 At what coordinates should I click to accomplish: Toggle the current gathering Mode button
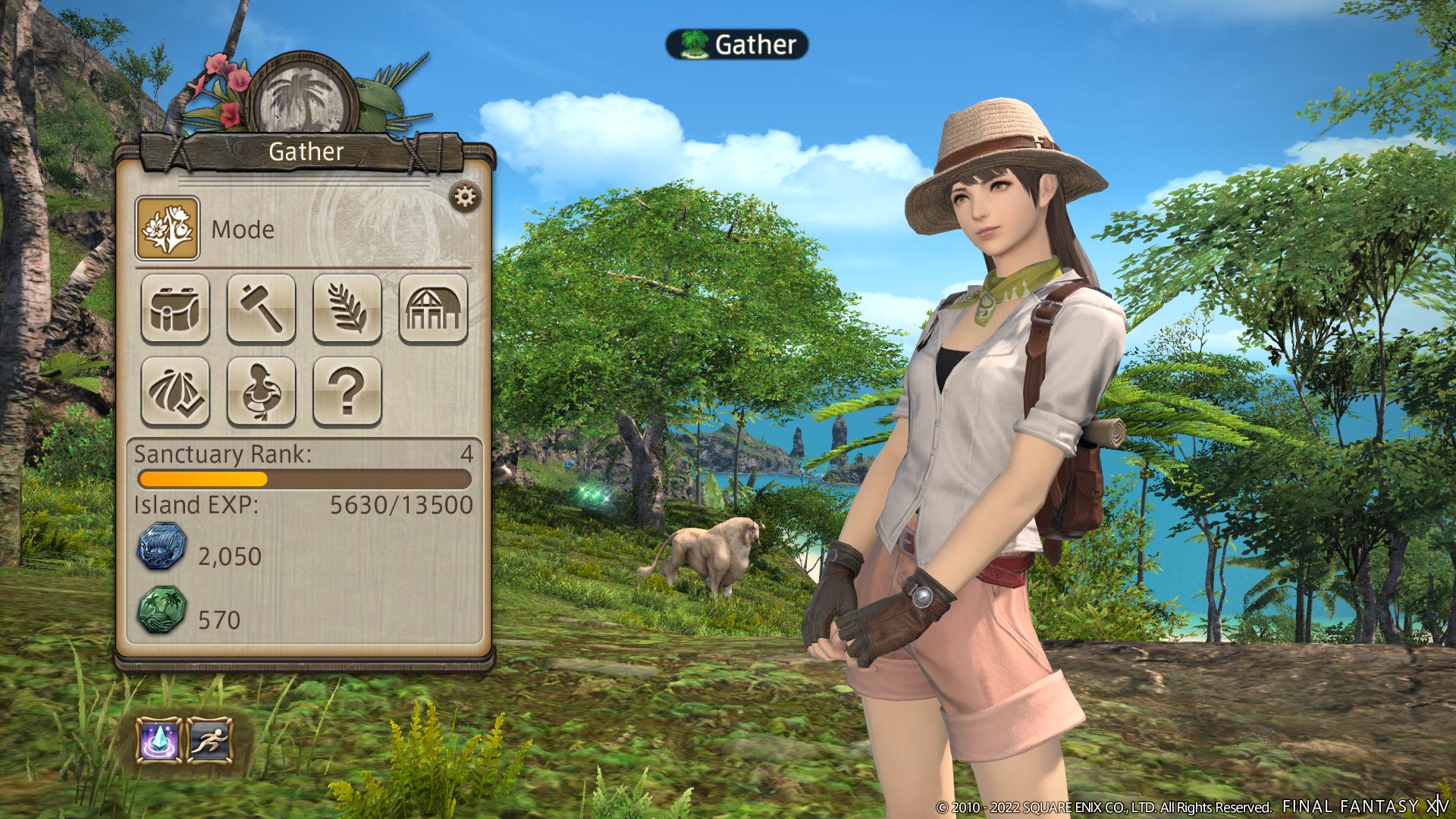(168, 230)
